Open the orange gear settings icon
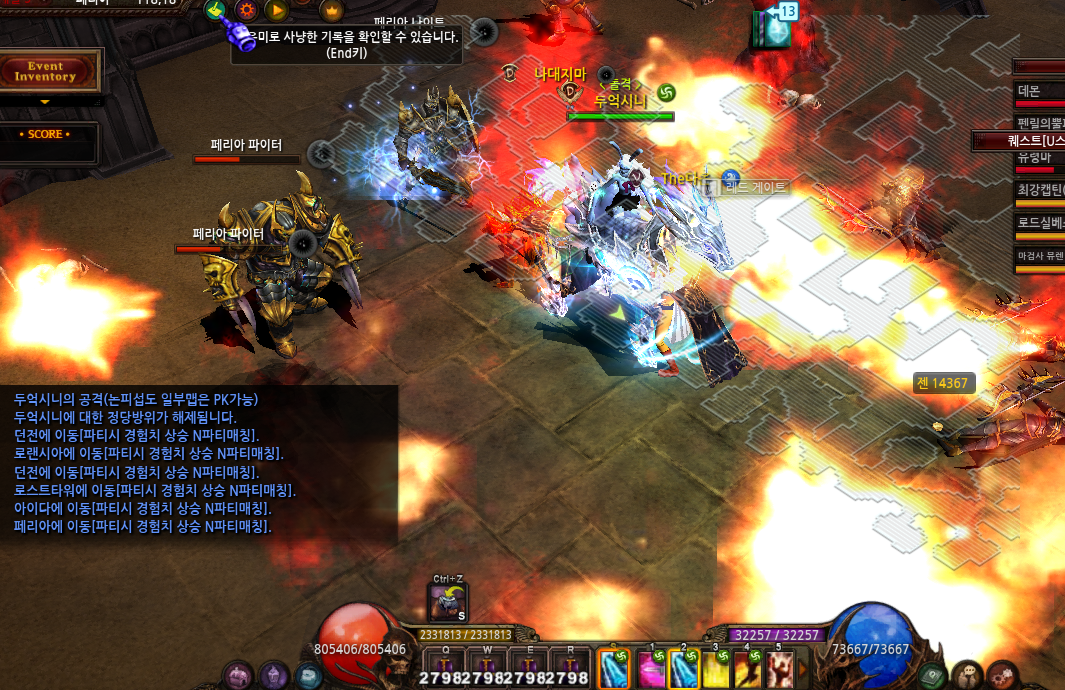 click(245, 11)
